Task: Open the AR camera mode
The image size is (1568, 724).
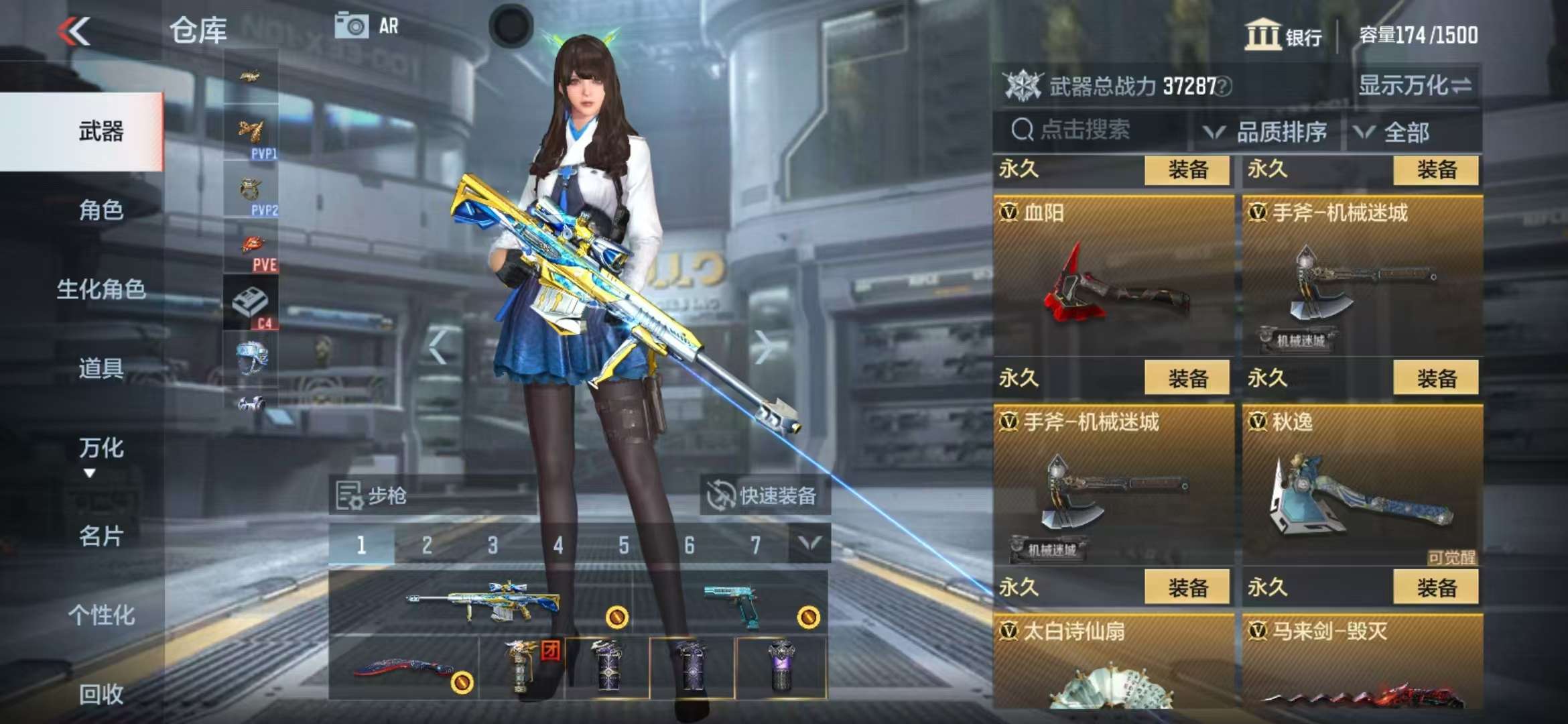Action: coord(367,26)
